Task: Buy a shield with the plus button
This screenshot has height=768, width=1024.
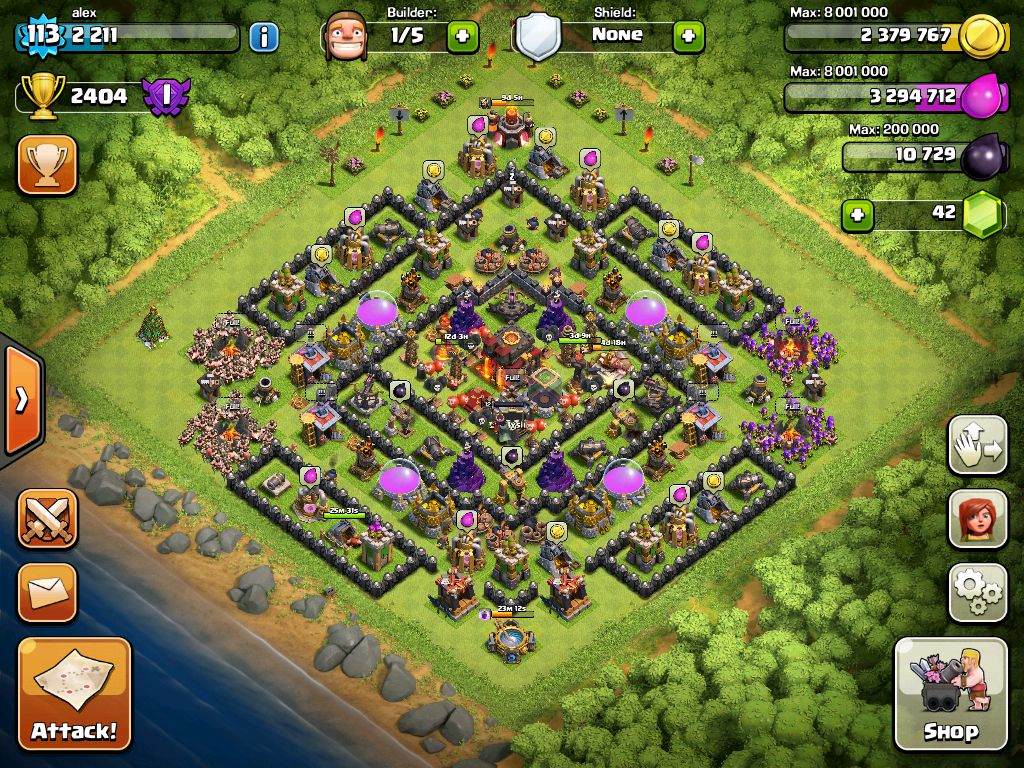Action: pyautogui.click(x=688, y=37)
